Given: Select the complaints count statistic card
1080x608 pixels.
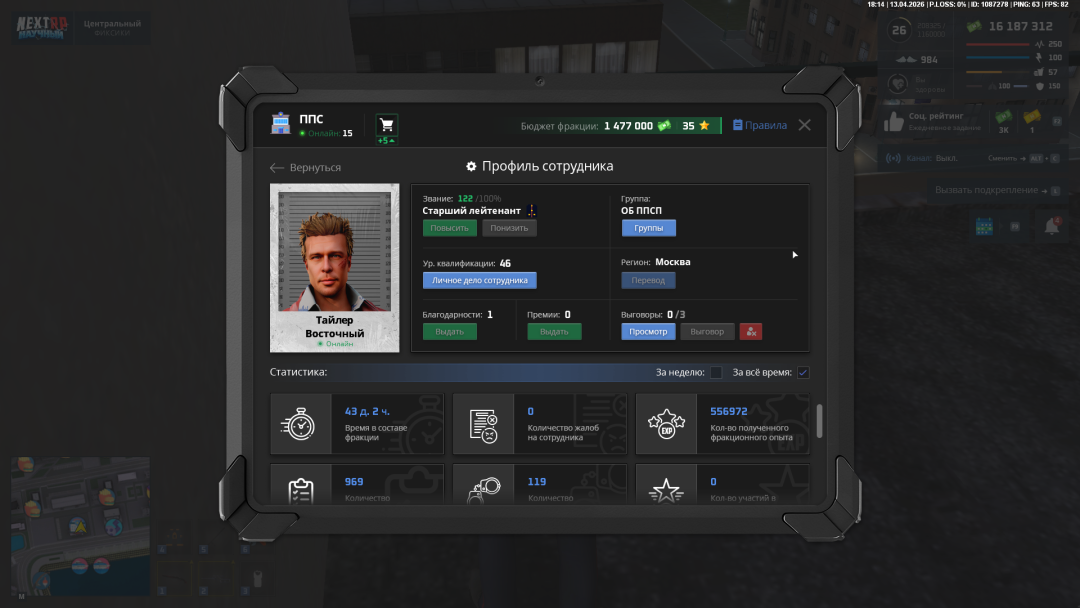Looking at the screenshot, I should tap(540, 424).
